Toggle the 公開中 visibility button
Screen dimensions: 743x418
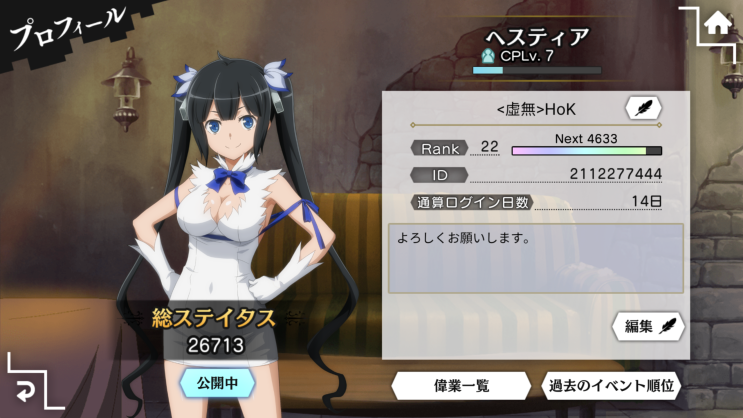click(217, 382)
